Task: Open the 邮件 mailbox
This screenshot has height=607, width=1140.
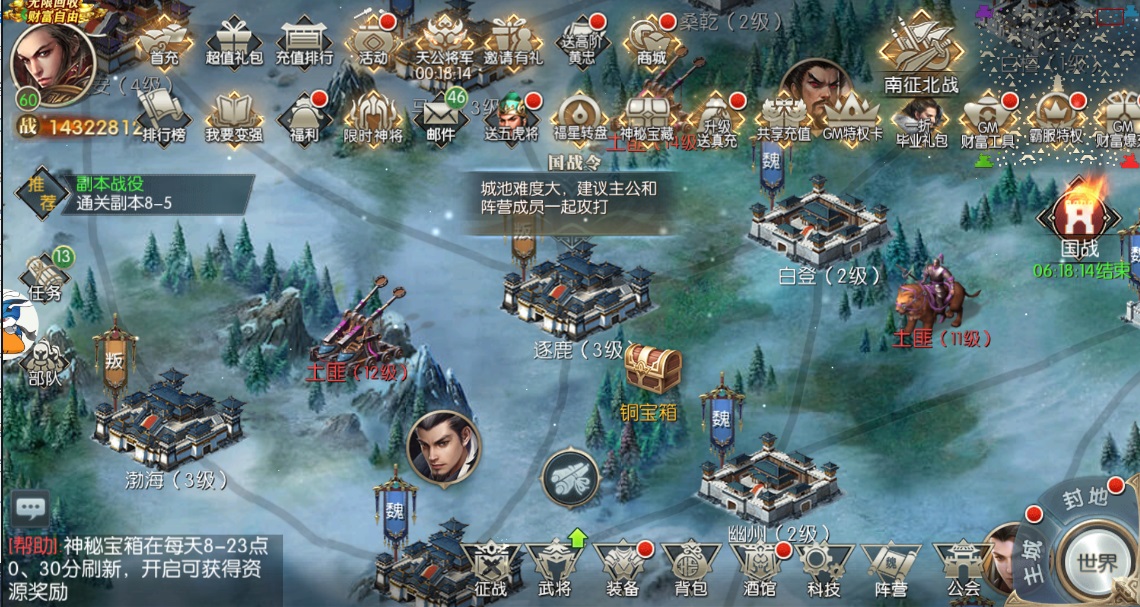Action: tap(440, 116)
